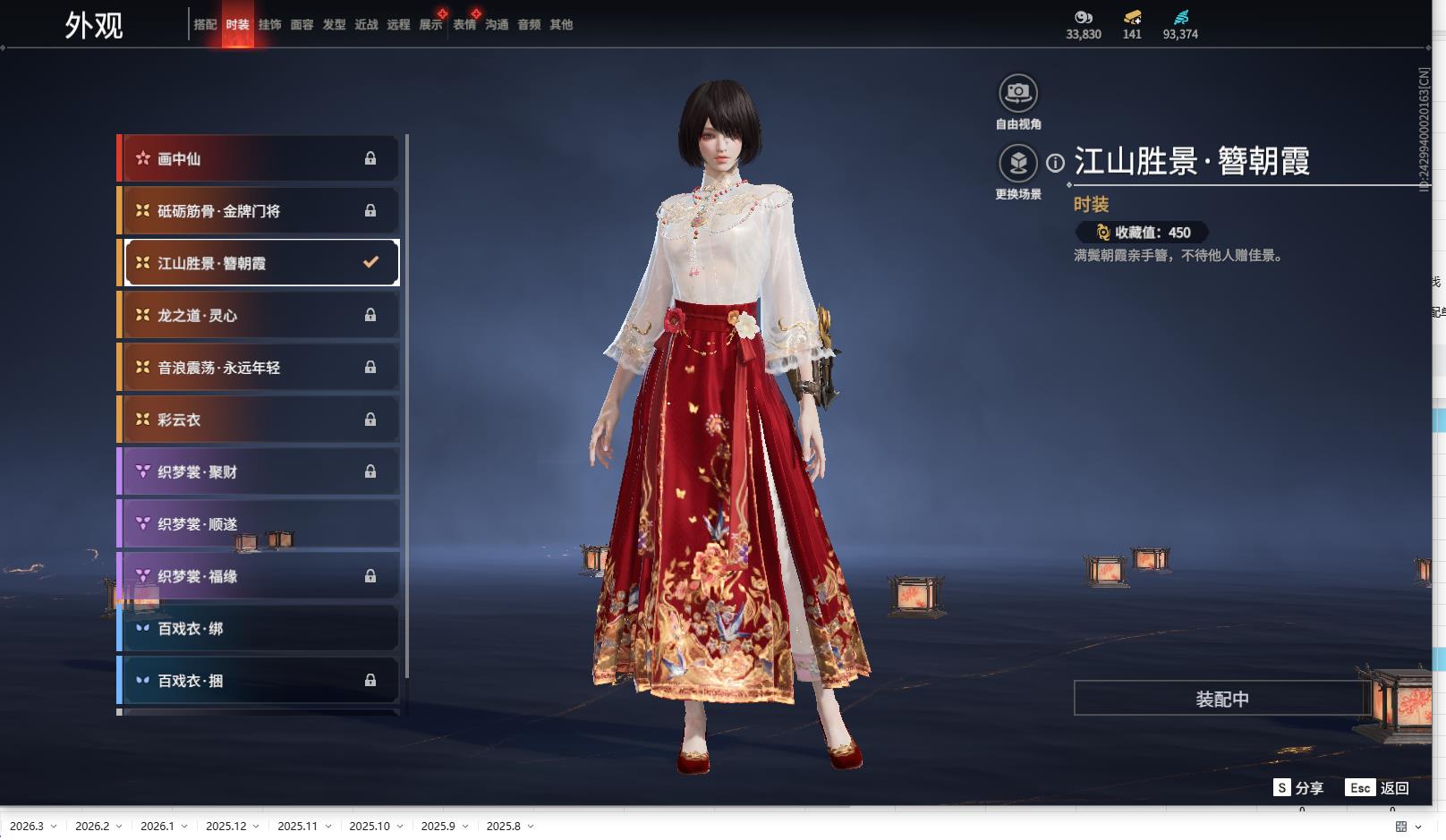This screenshot has width=1446, height=840.
Task: Show outfit info via the circled i icon
Action: [x=1056, y=163]
